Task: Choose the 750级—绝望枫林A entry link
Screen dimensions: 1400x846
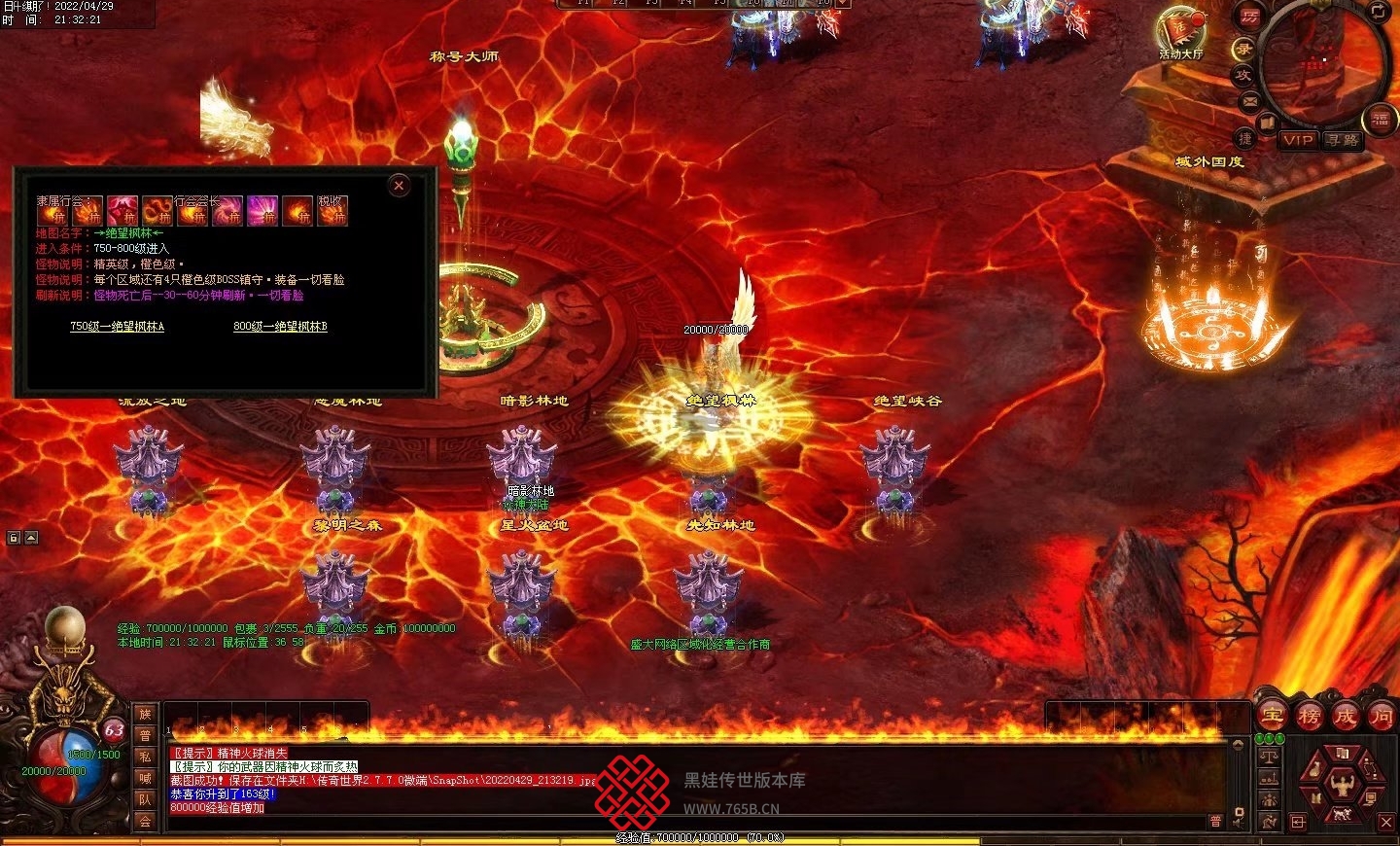Action: pyautogui.click(x=117, y=327)
